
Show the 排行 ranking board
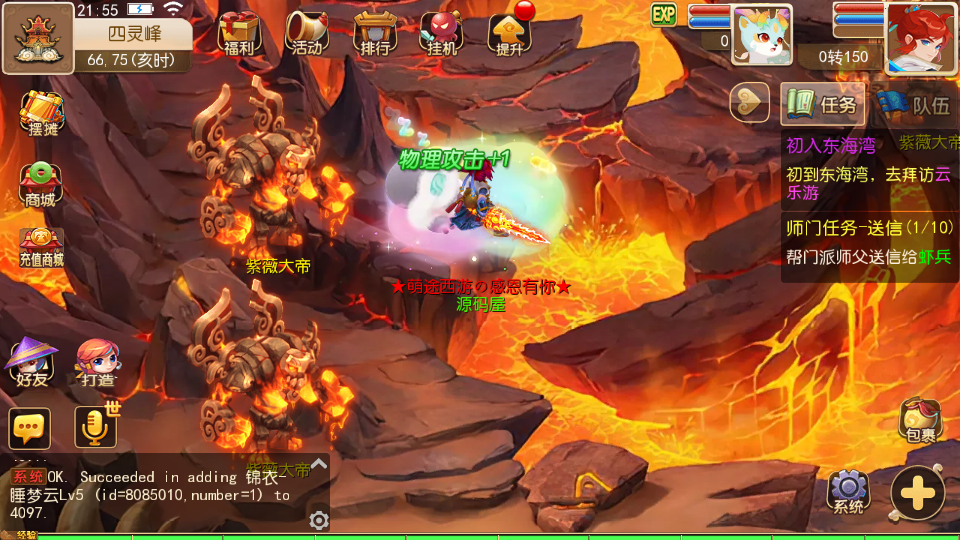(375, 33)
